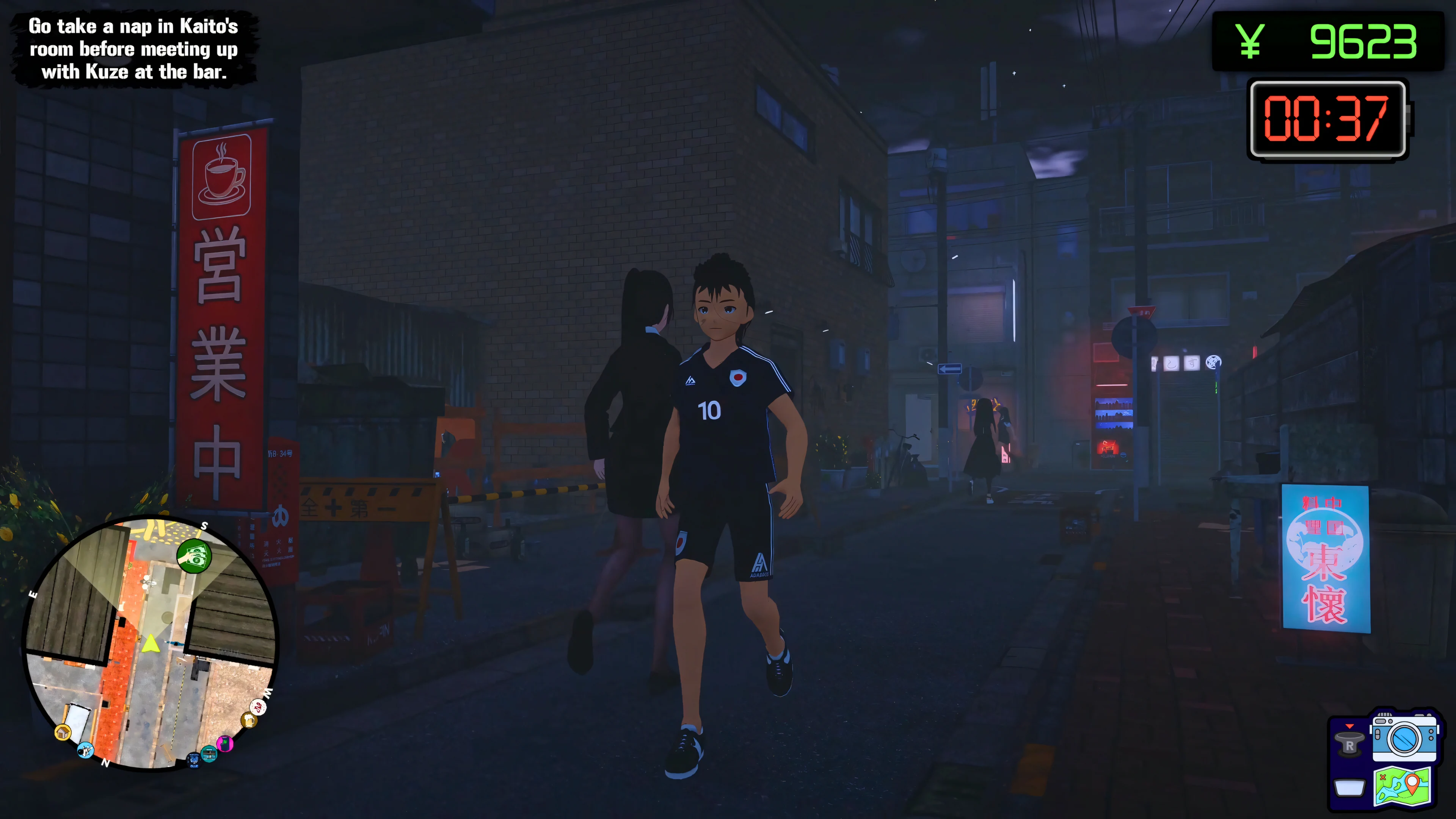Open the camera photo mode icon

point(1403,738)
